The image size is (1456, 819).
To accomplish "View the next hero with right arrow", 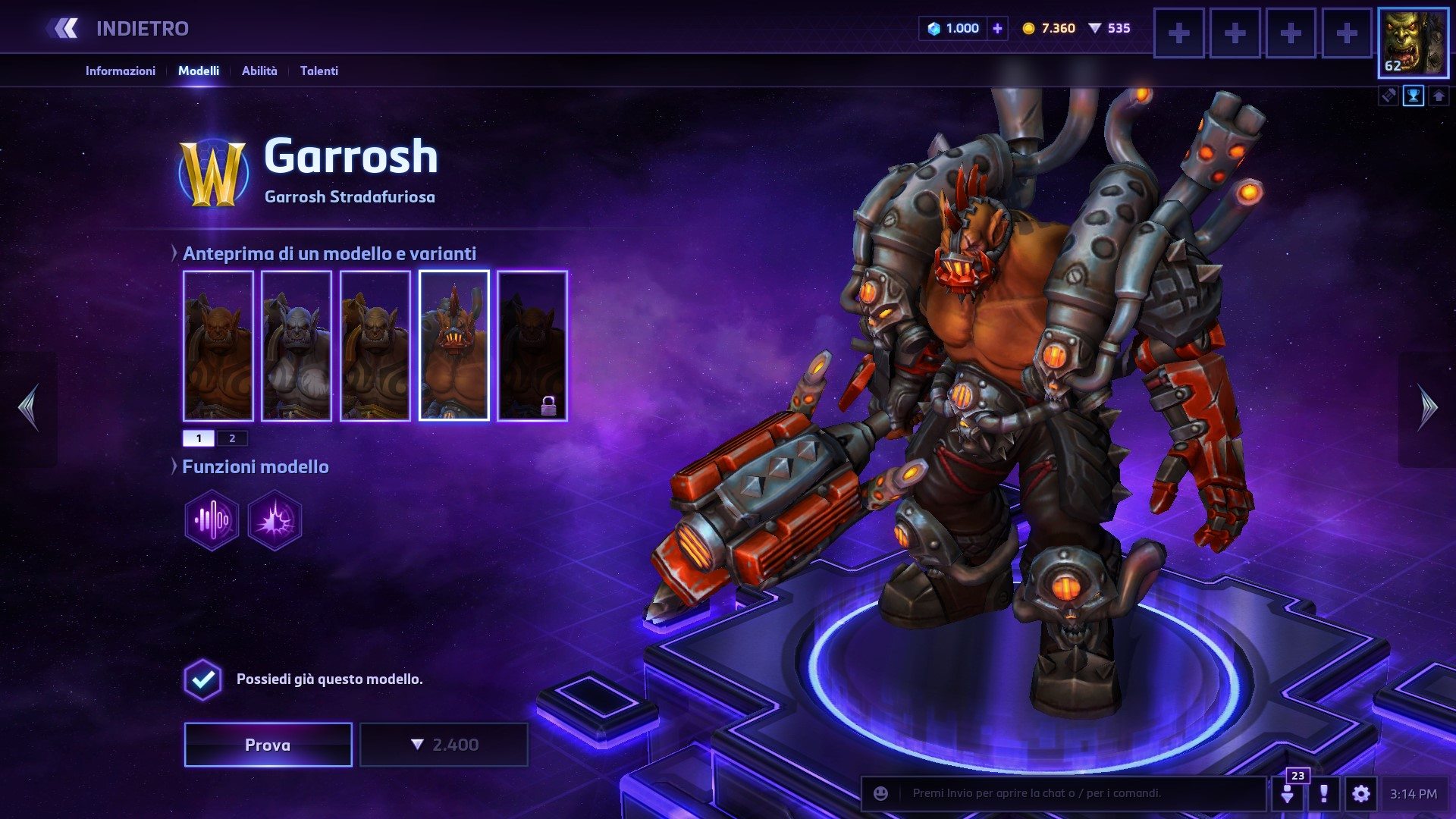I will [x=1427, y=408].
